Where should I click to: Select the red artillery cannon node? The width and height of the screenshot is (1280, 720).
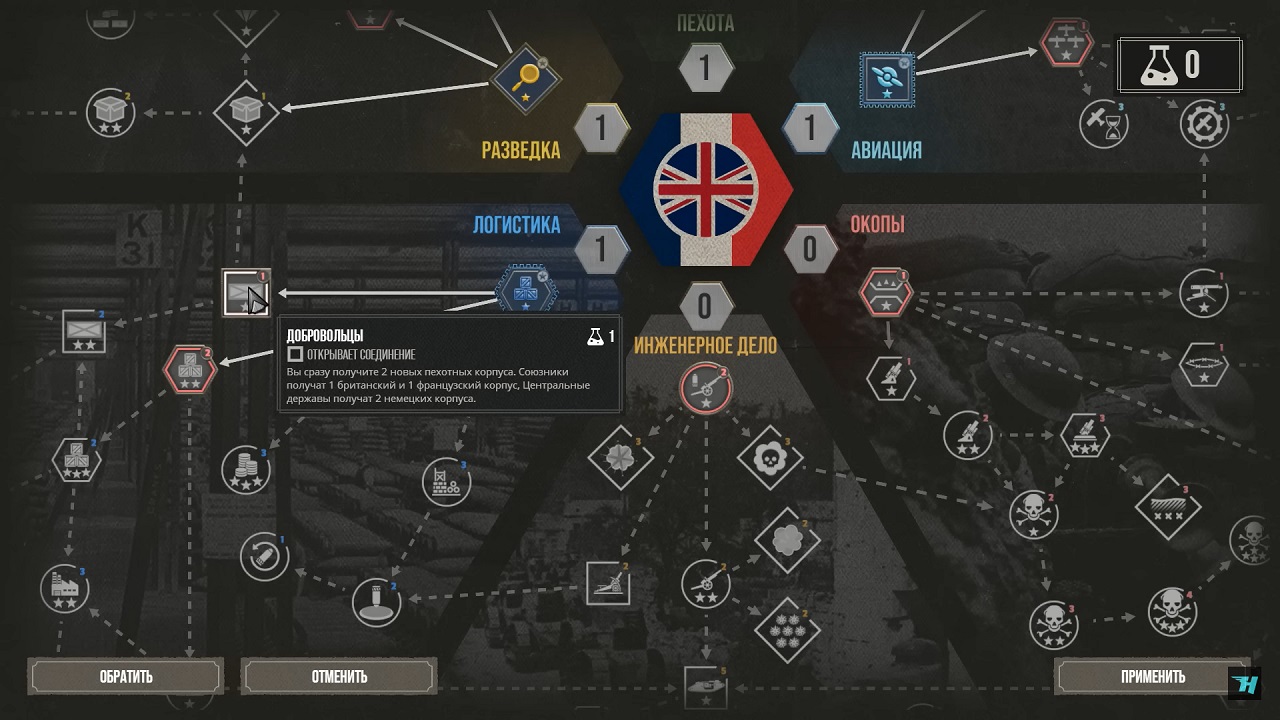[x=705, y=390]
